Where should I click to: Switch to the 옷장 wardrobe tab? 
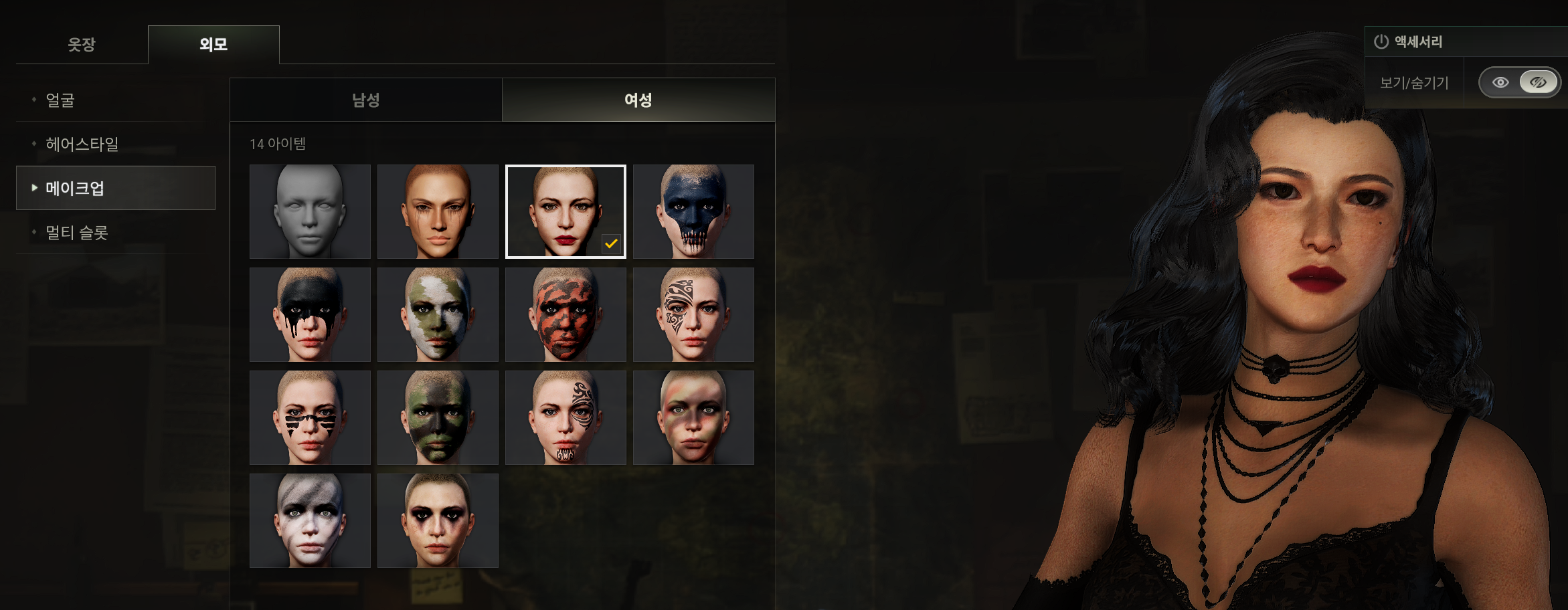(x=82, y=45)
